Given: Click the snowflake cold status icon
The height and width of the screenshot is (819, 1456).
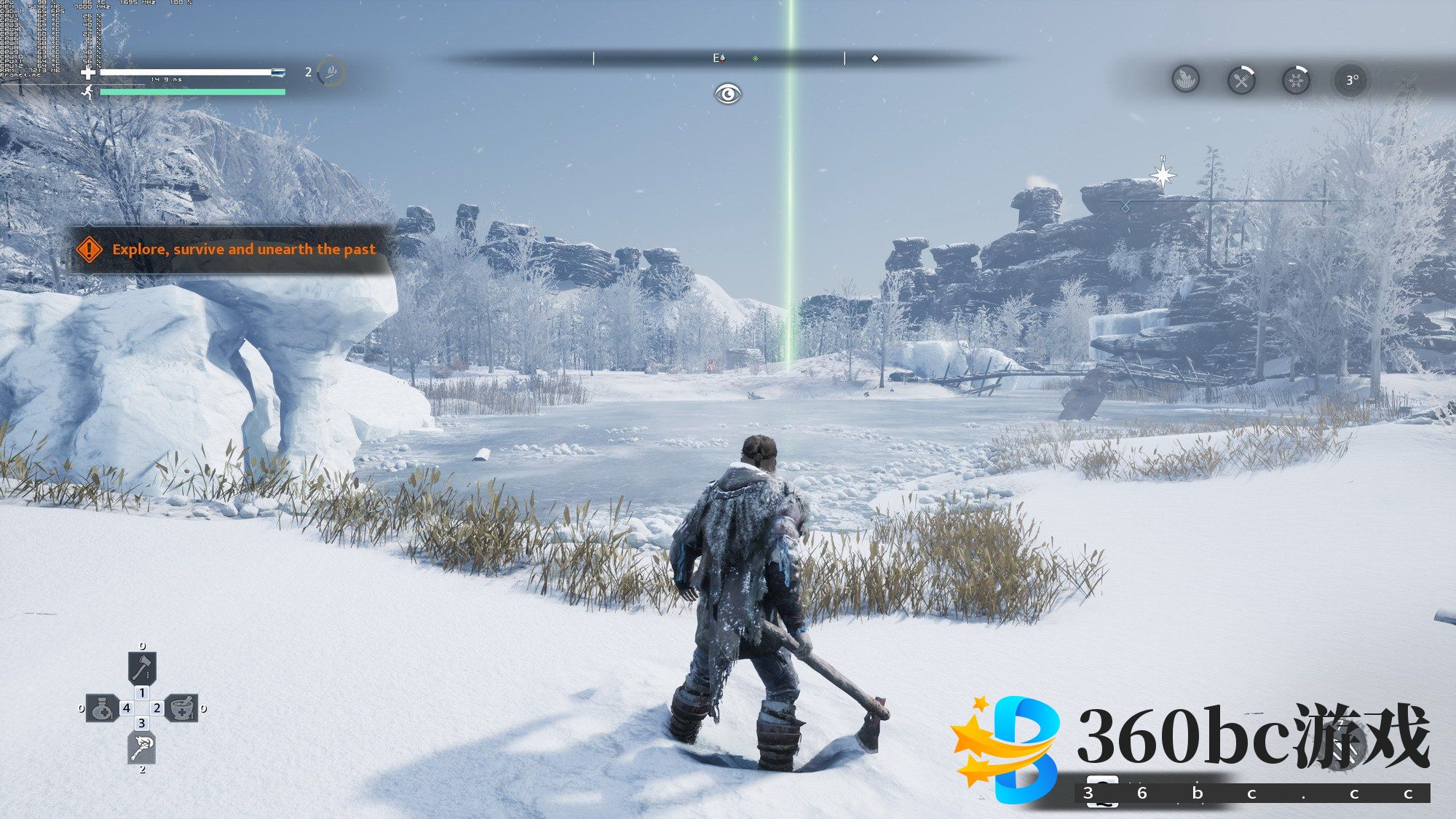Looking at the screenshot, I should (1296, 80).
